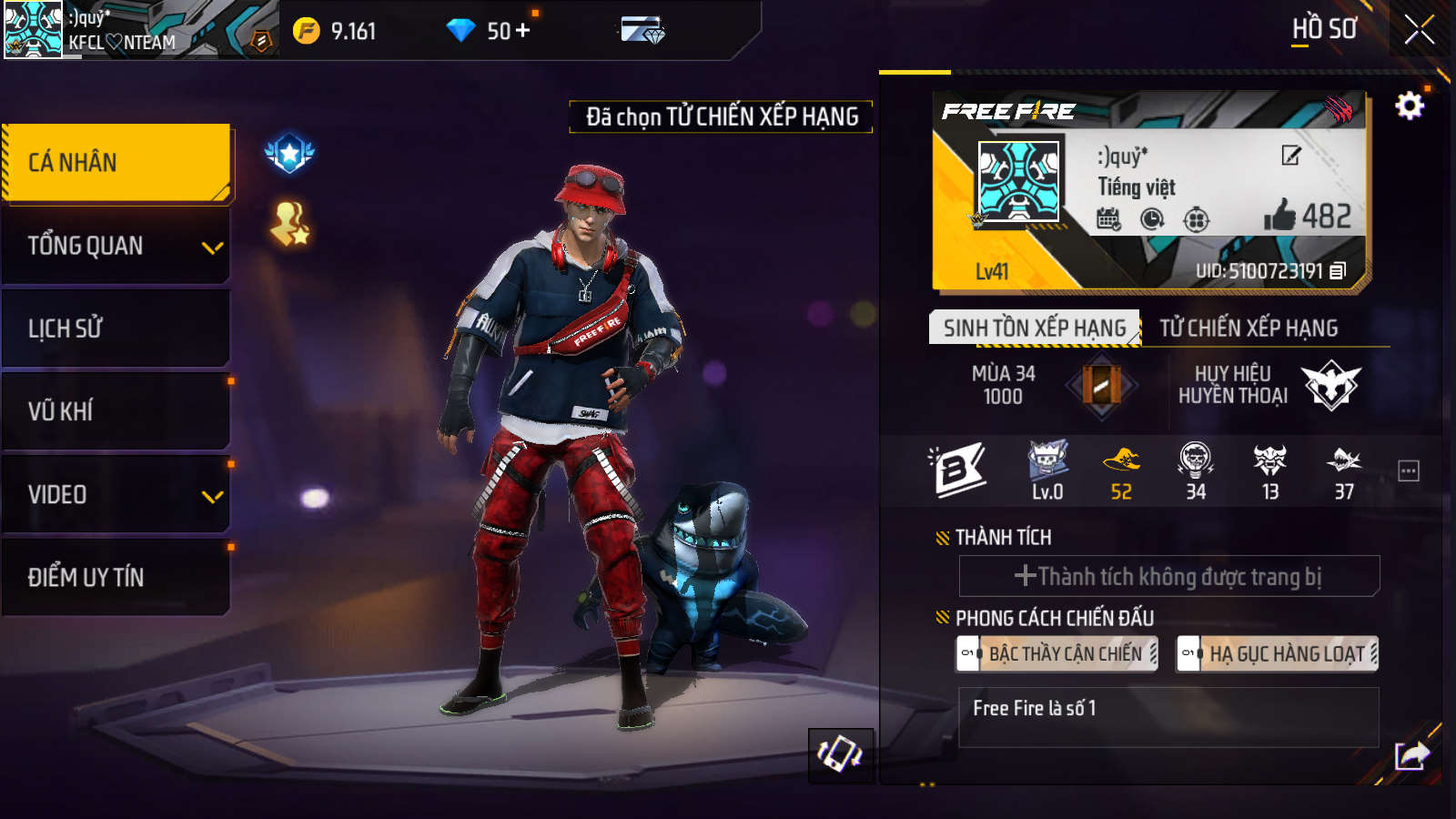This screenshot has height=819, width=1456.
Task: Open profile settings gear
Action: (1409, 106)
